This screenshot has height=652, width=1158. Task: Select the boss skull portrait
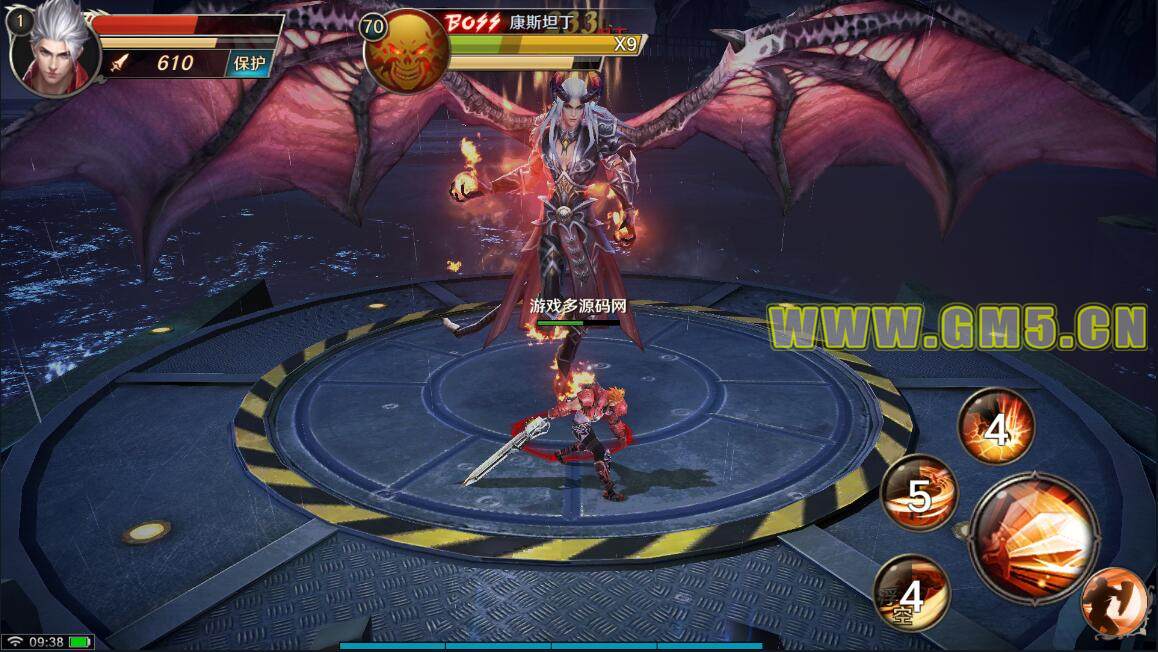(405, 52)
